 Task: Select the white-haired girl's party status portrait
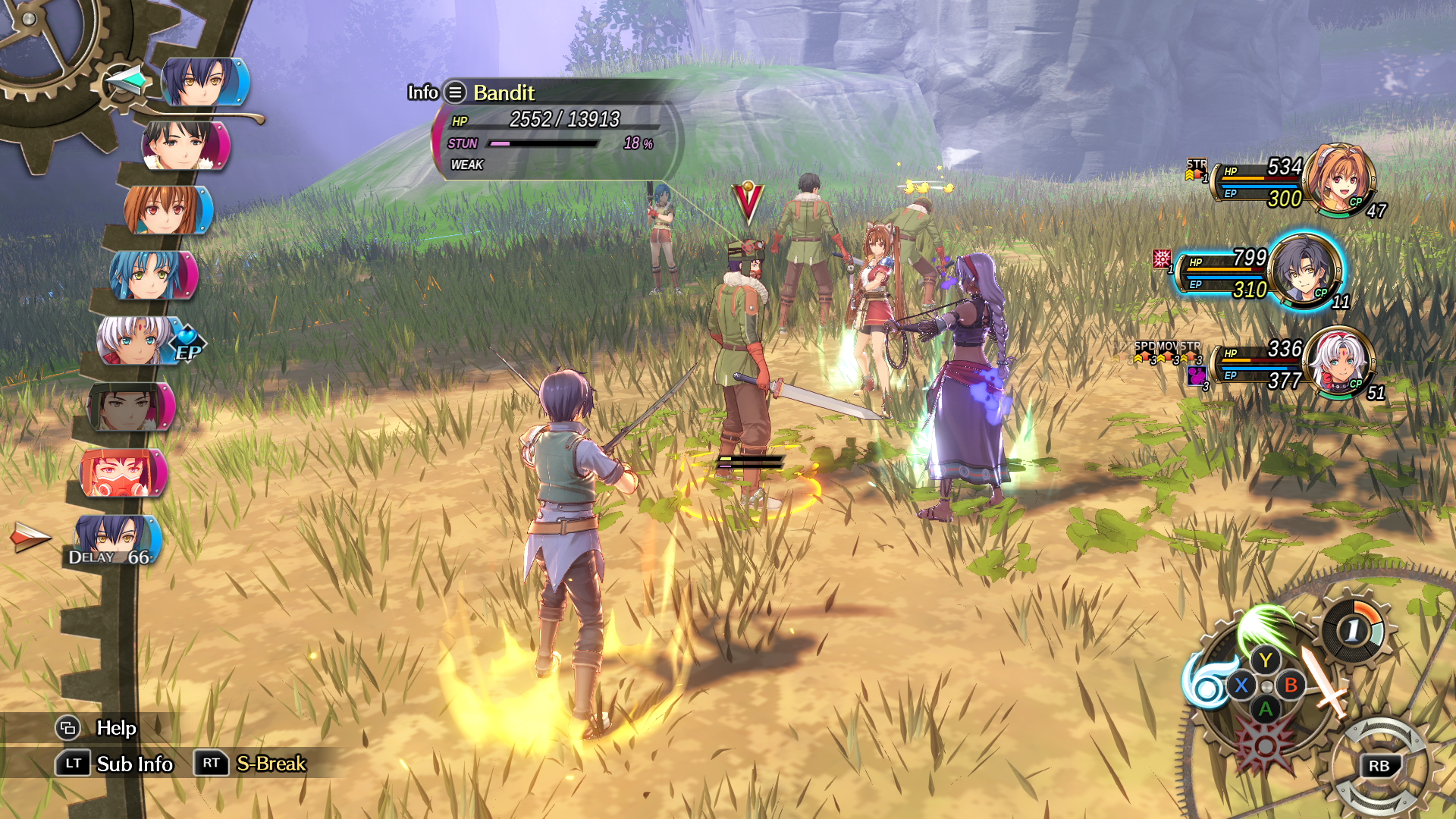pos(1341,362)
